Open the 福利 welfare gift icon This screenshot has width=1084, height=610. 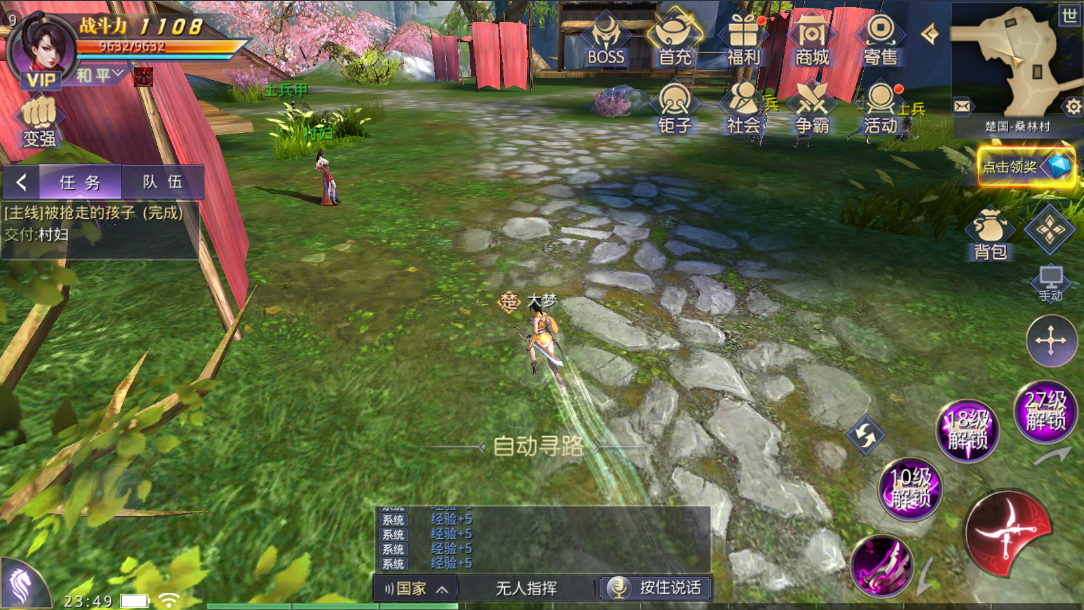(744, 40)
